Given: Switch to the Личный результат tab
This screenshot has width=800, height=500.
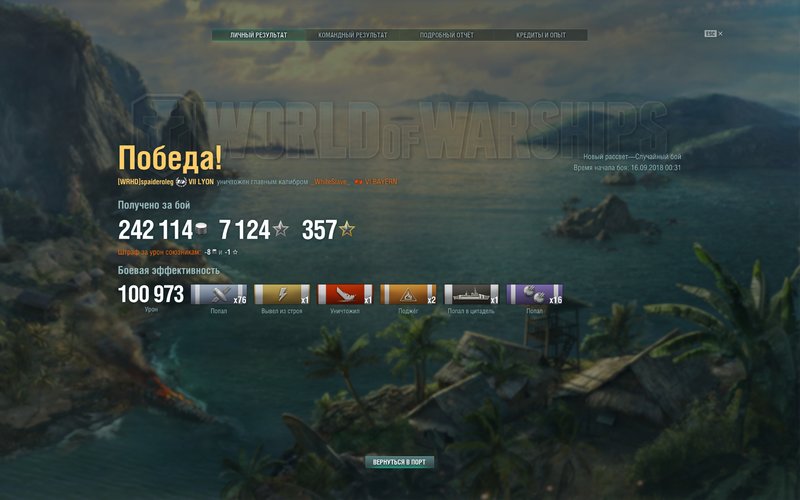Looking at the screenshot, I should [258, 35].
